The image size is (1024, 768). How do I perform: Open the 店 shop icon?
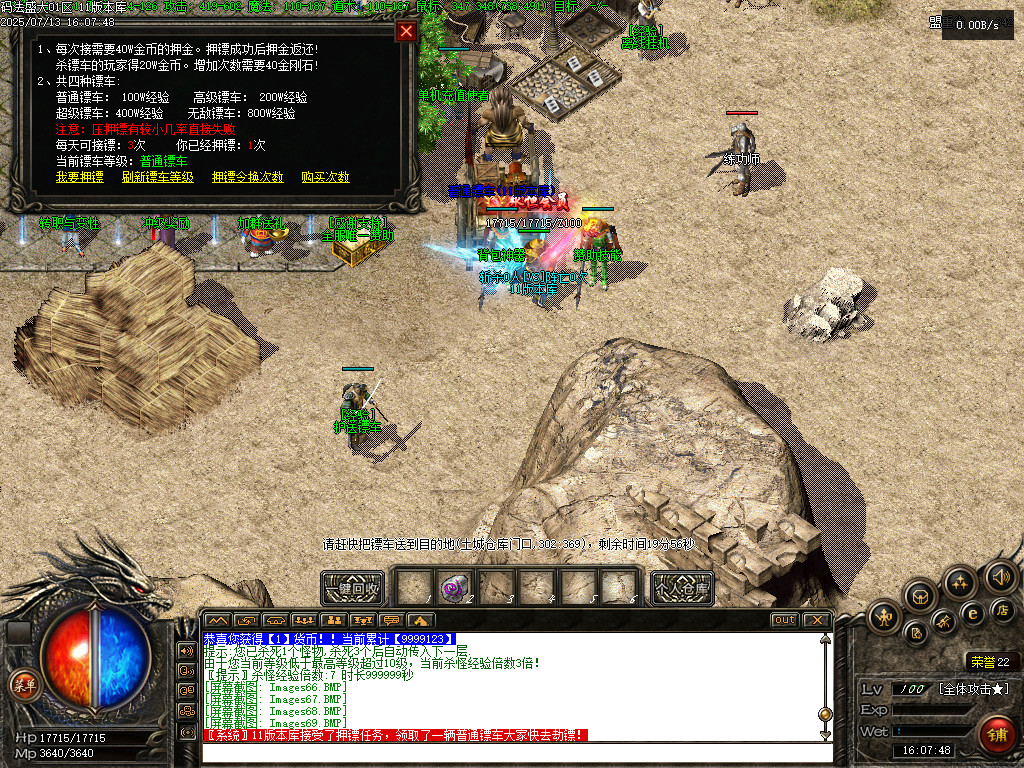click(x=1002, y=609)
